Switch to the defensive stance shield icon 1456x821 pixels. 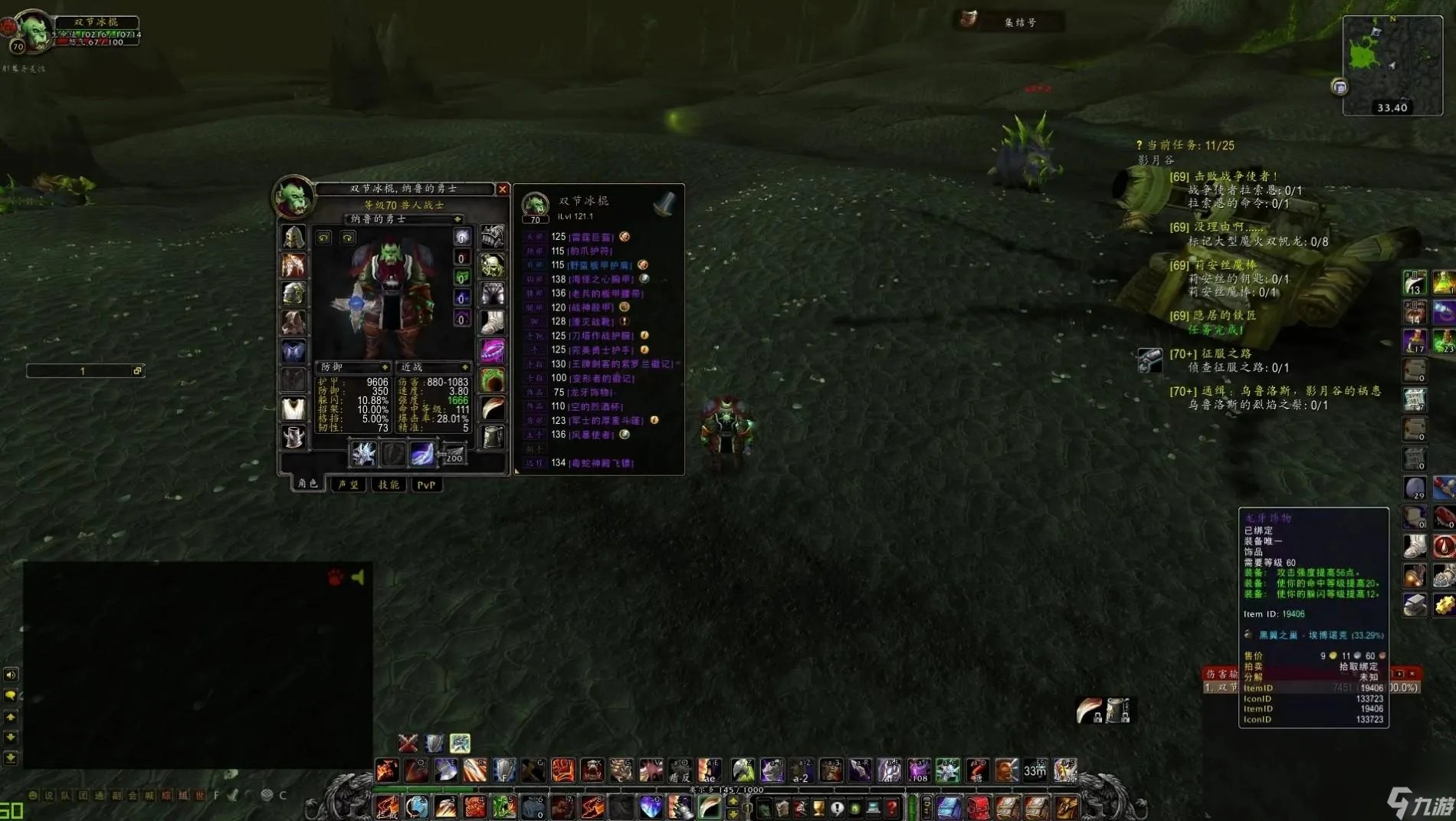435,743
